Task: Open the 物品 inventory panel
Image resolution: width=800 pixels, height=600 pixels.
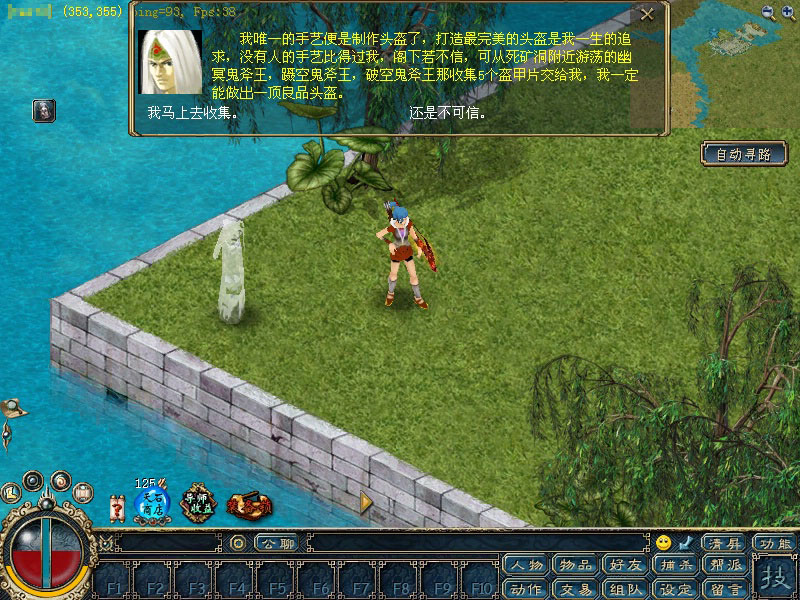Action: (x=575, y=565)
